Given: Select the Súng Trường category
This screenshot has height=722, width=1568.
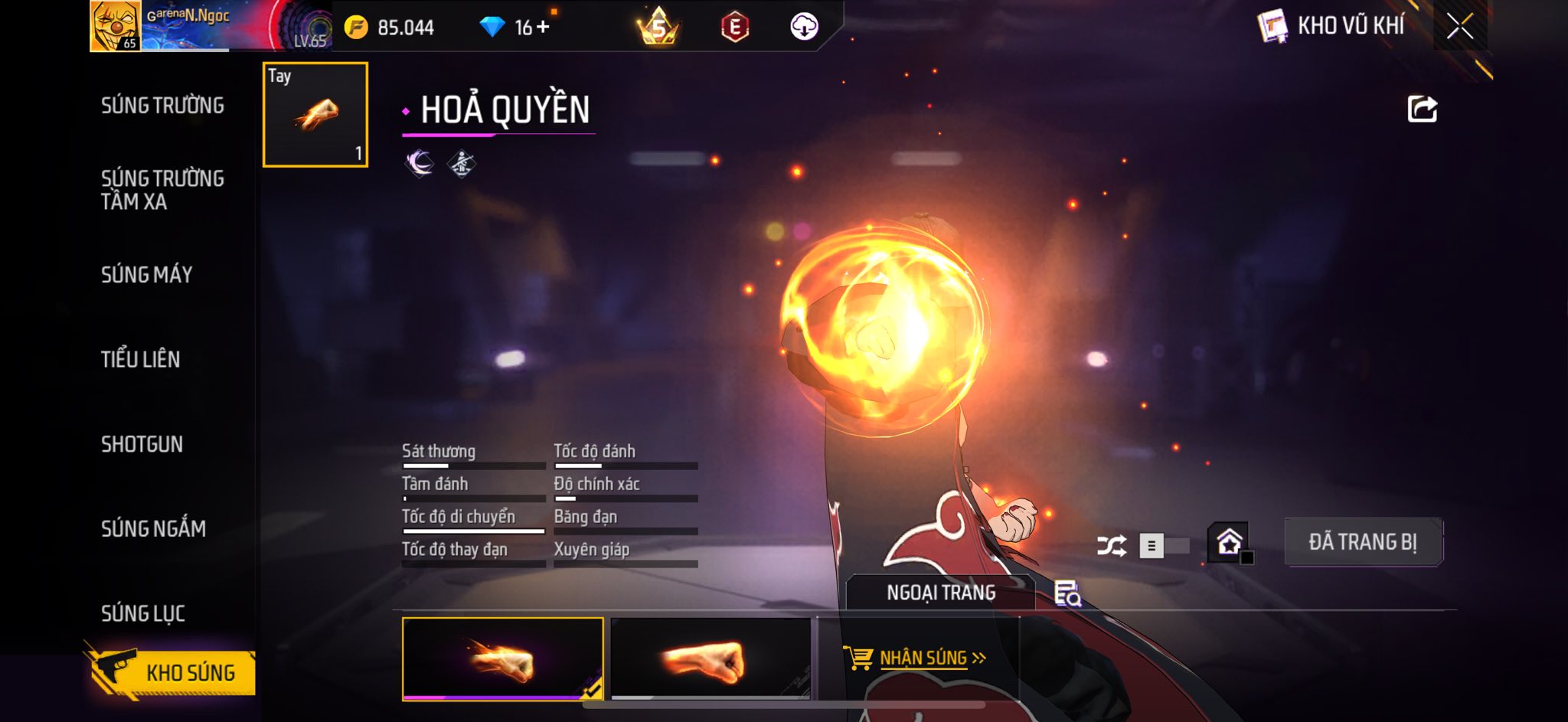Looking at the screenshot, I should 162,106.
